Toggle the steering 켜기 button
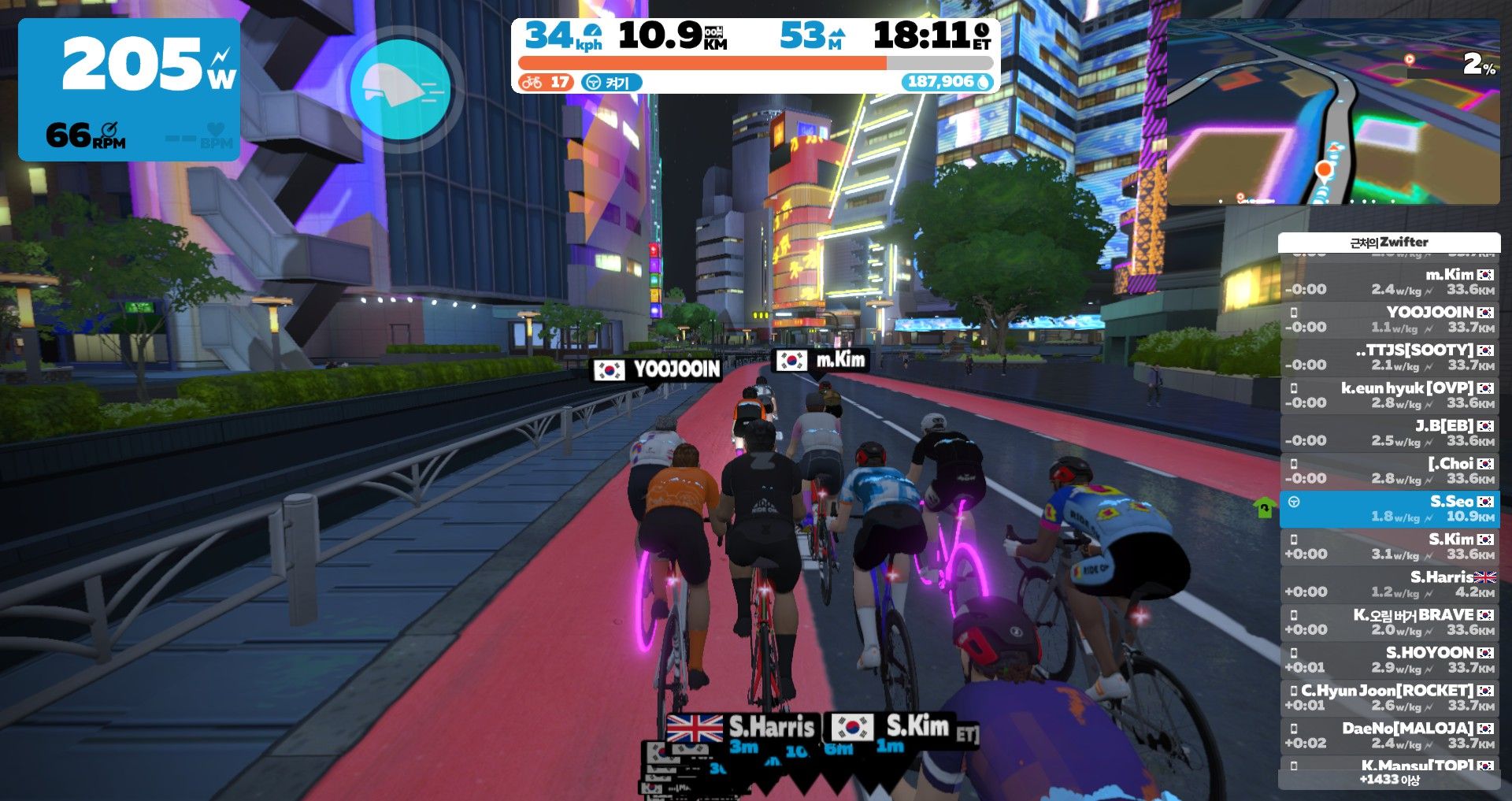 [x=611, y=82]
